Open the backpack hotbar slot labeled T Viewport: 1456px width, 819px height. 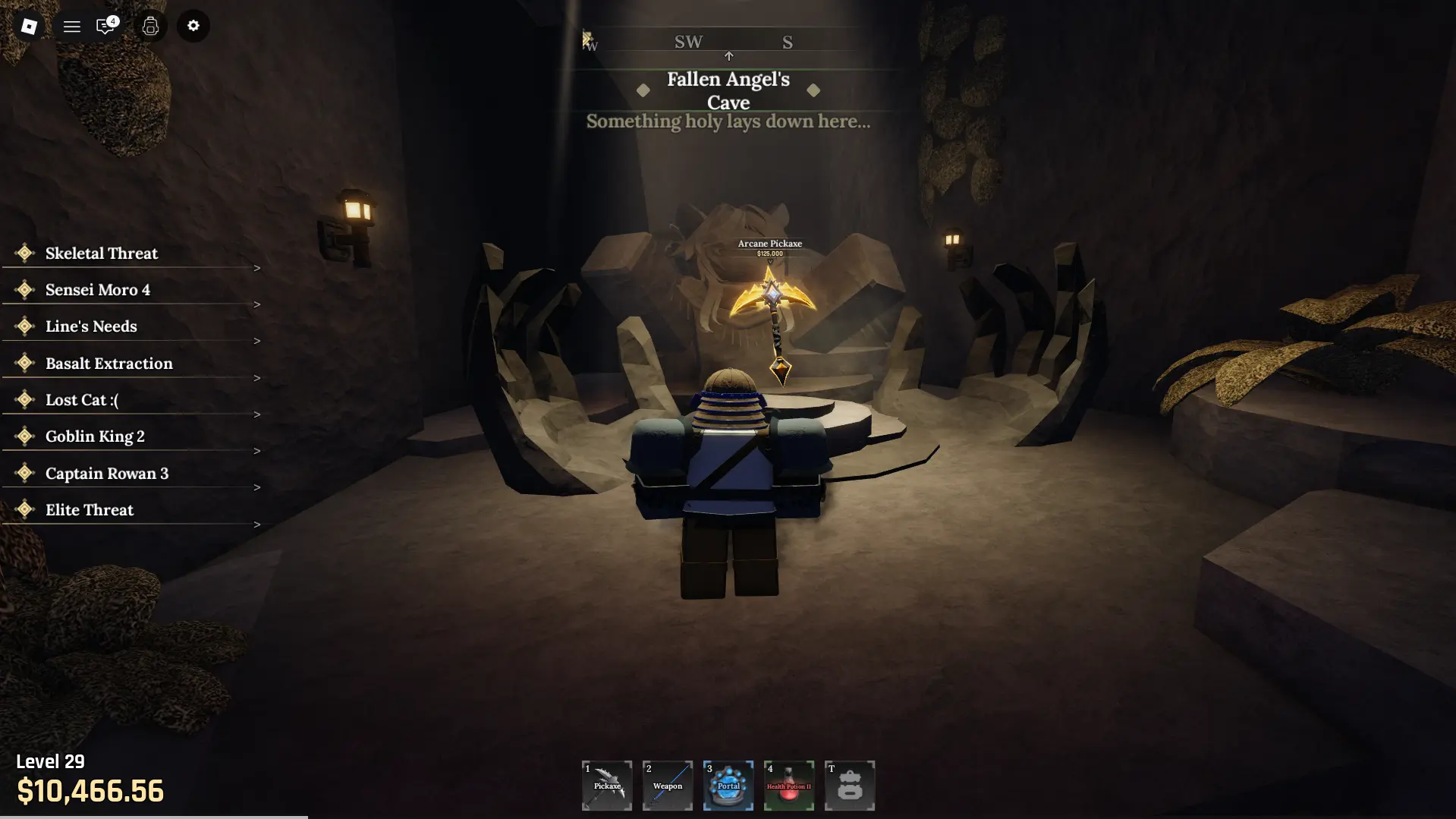(849, 786)
